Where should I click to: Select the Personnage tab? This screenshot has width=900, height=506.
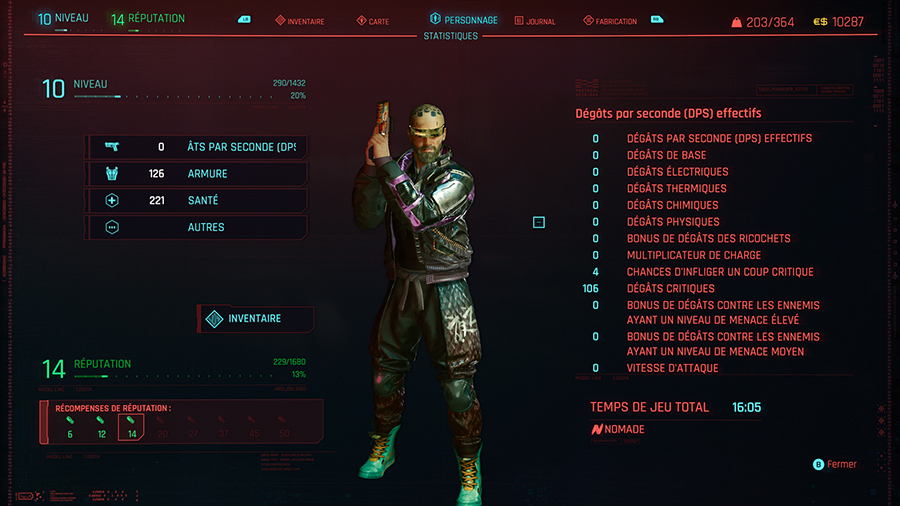pyautogui.click(x=463, y=20)
